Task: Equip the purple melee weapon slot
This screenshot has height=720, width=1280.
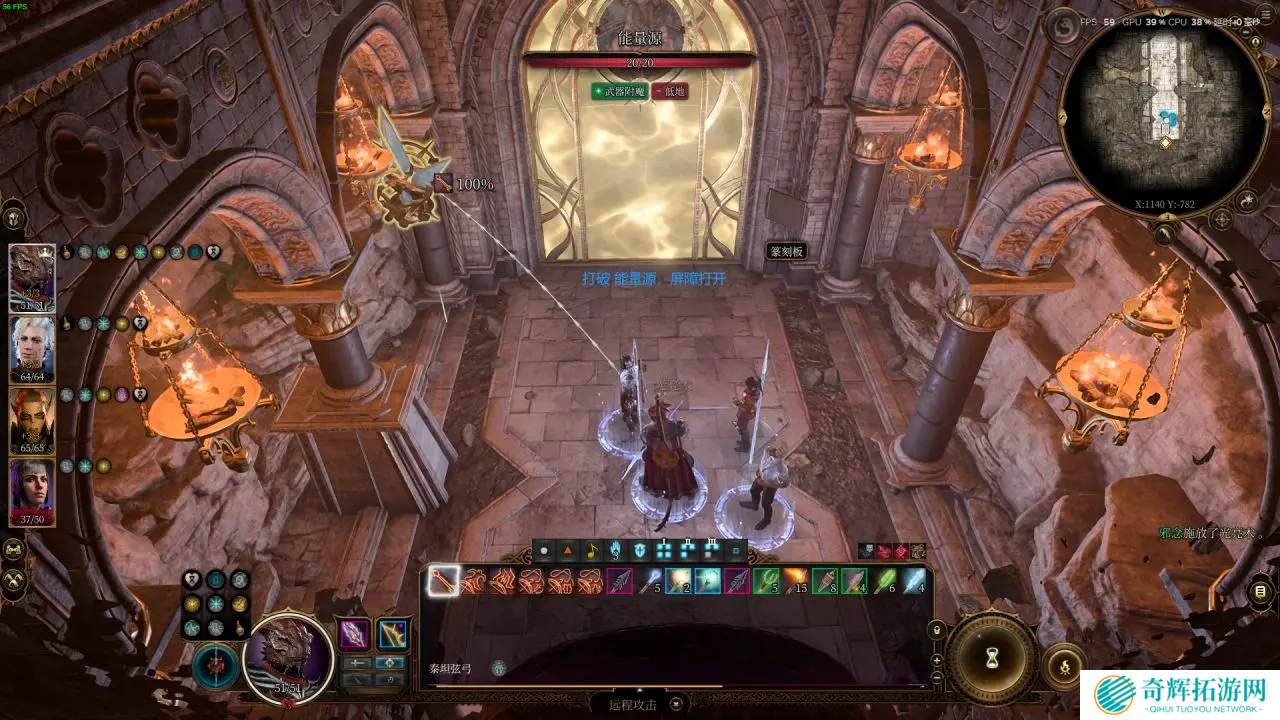Action: 355,634
